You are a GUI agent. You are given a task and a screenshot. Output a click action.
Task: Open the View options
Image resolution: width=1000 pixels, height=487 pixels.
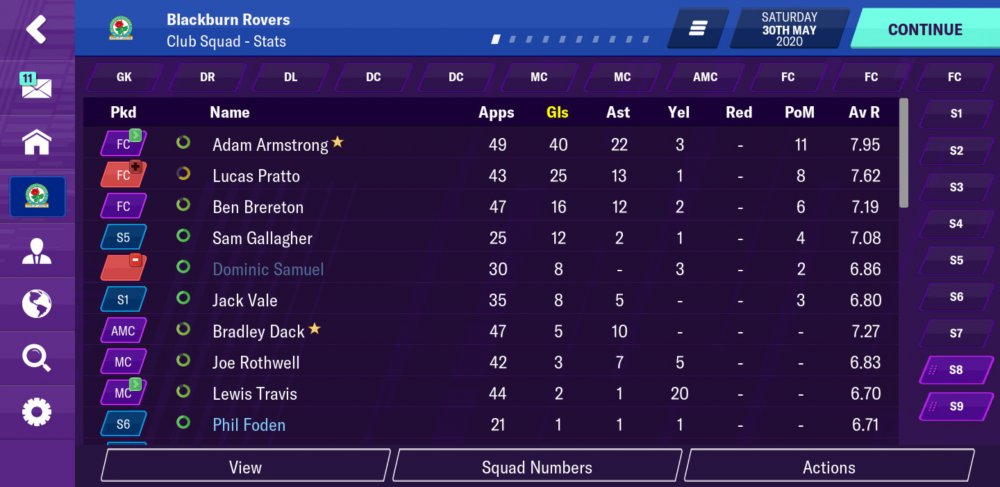(245, 467)
